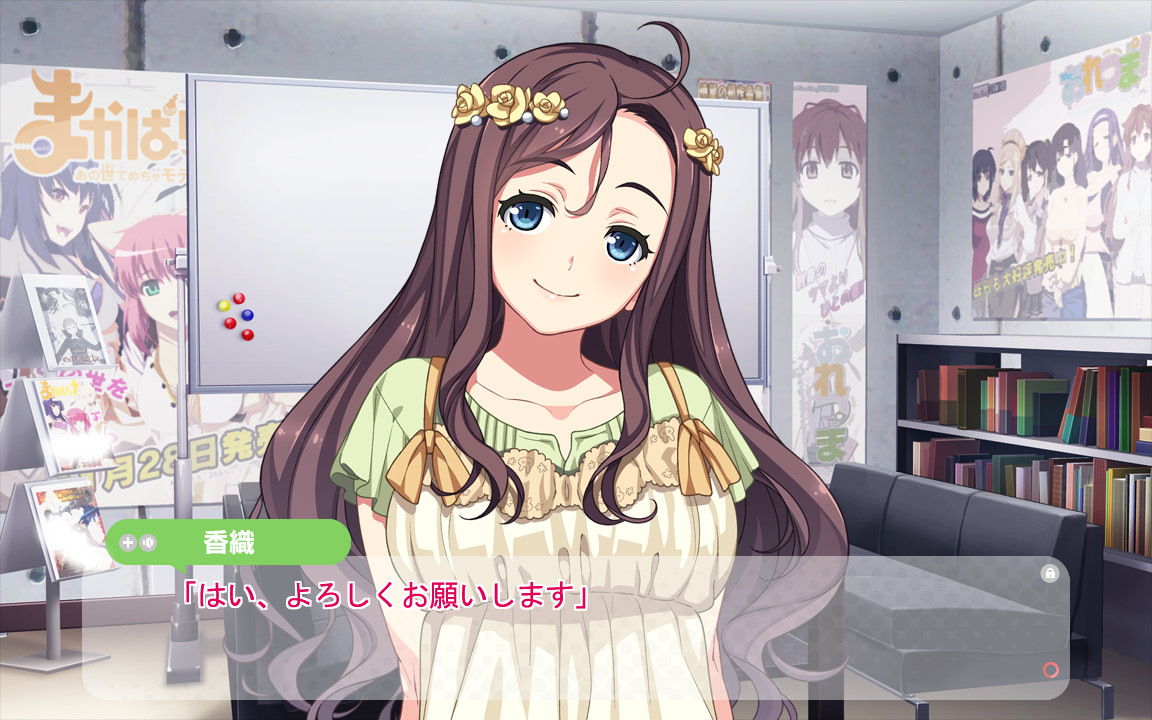
Task: Toggle the padlock icon on the dialogue box
Action: [x=1049, y=573]
